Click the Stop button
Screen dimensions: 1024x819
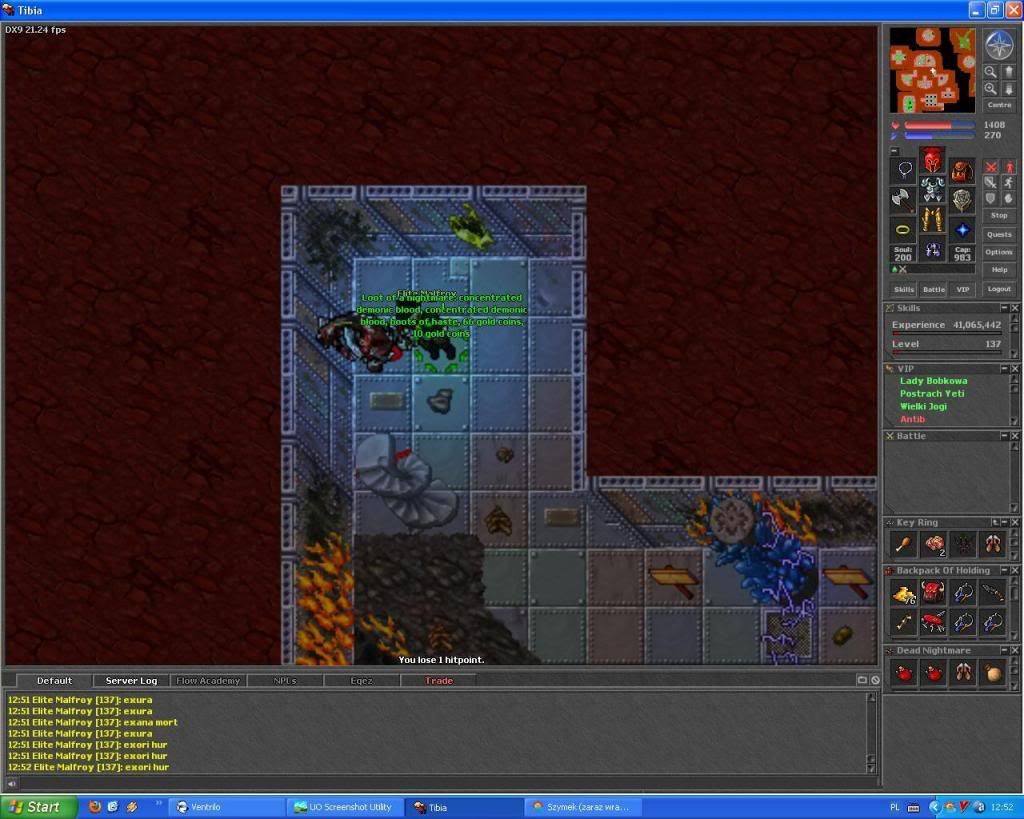tap(999, 215)
